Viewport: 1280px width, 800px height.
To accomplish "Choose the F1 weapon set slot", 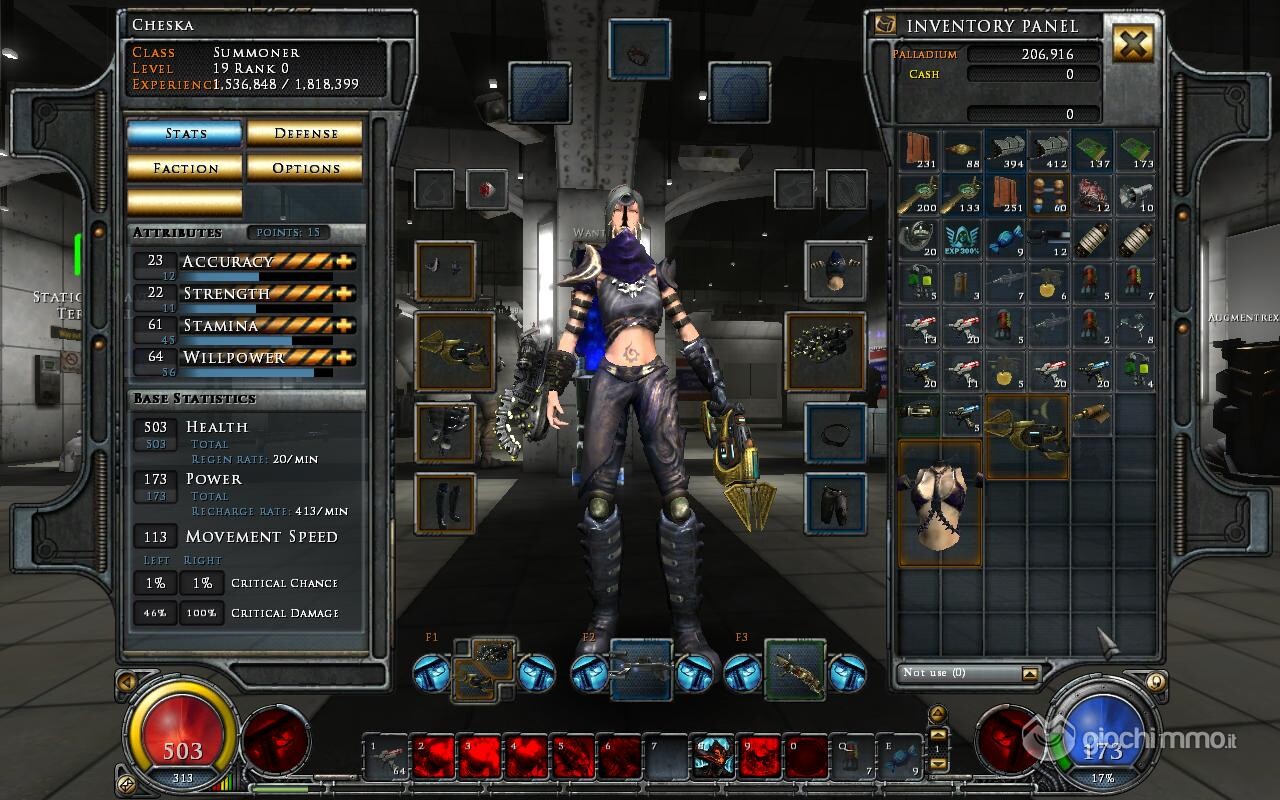I will tap(485, 670).
